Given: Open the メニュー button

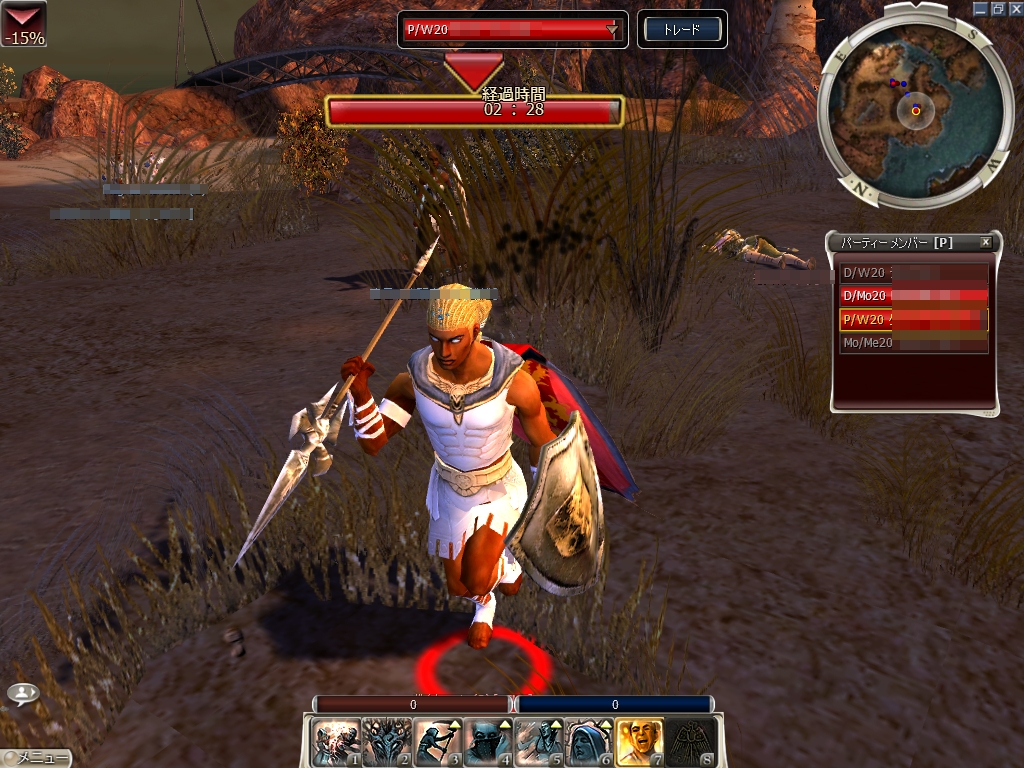Looking at the screenshot, I should click(x=37, y=758).
